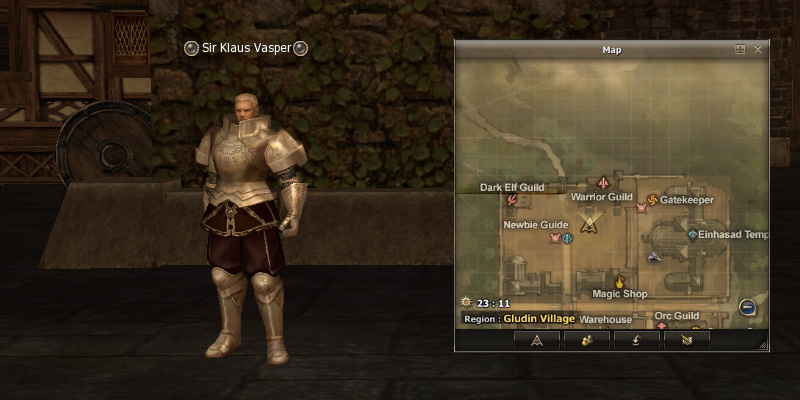Select the Gatekeeper marker on the map
The image size is (800, 400).
coord(653,200)
